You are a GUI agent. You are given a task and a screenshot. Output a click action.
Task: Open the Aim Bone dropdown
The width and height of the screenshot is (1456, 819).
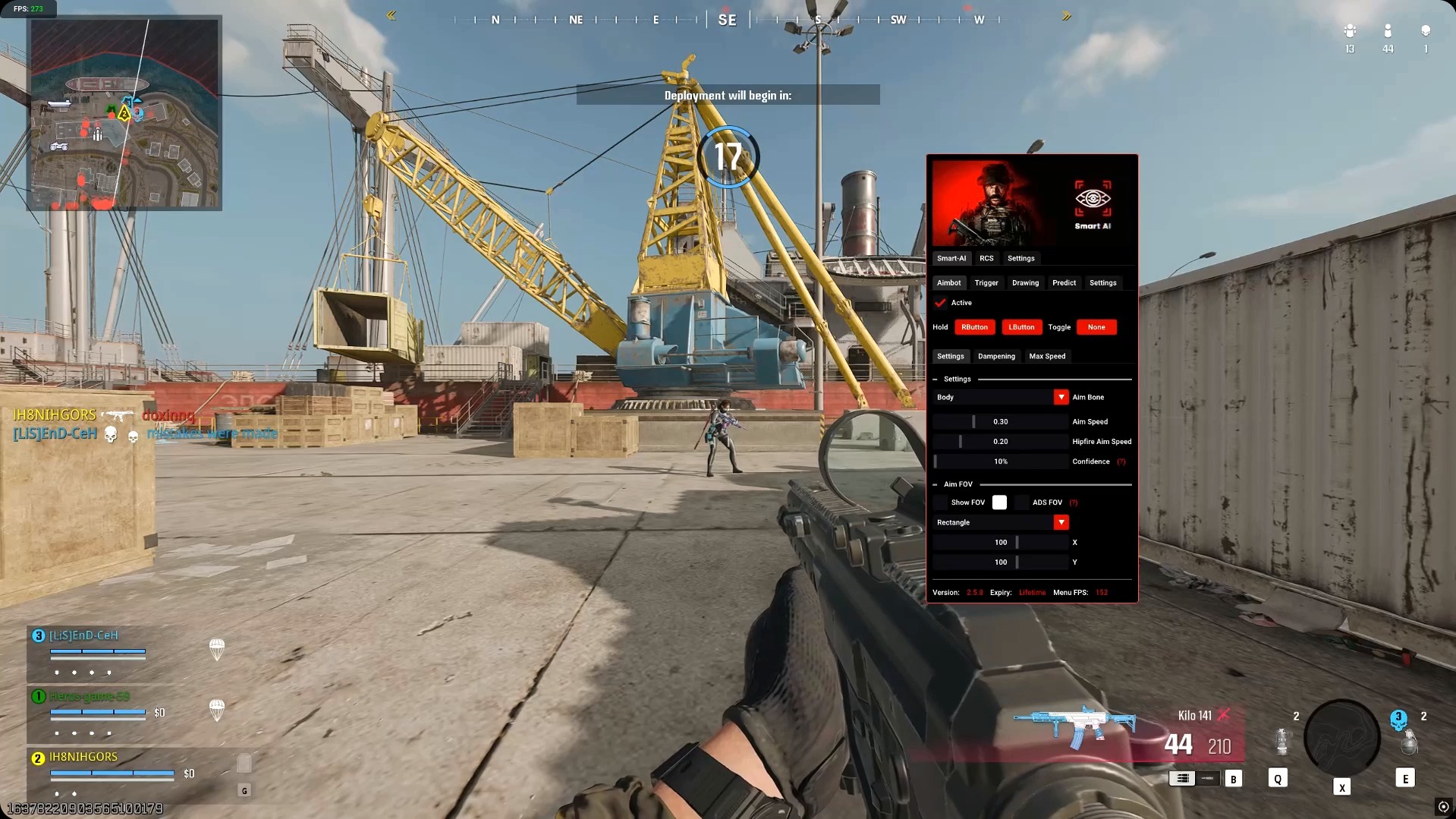tap(1061, 397)
